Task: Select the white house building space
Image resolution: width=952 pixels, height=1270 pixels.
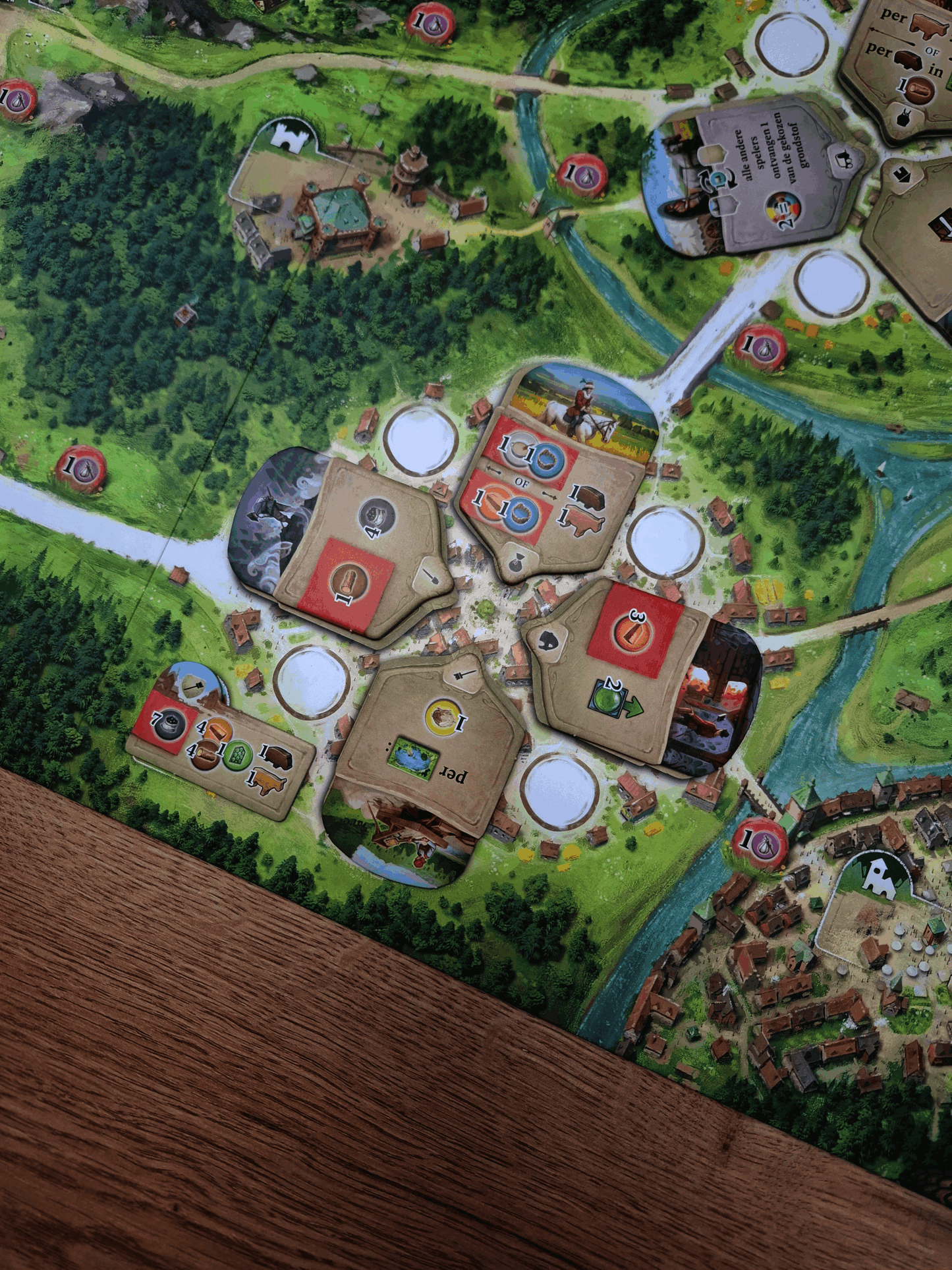Action: (x=880, y=877)
